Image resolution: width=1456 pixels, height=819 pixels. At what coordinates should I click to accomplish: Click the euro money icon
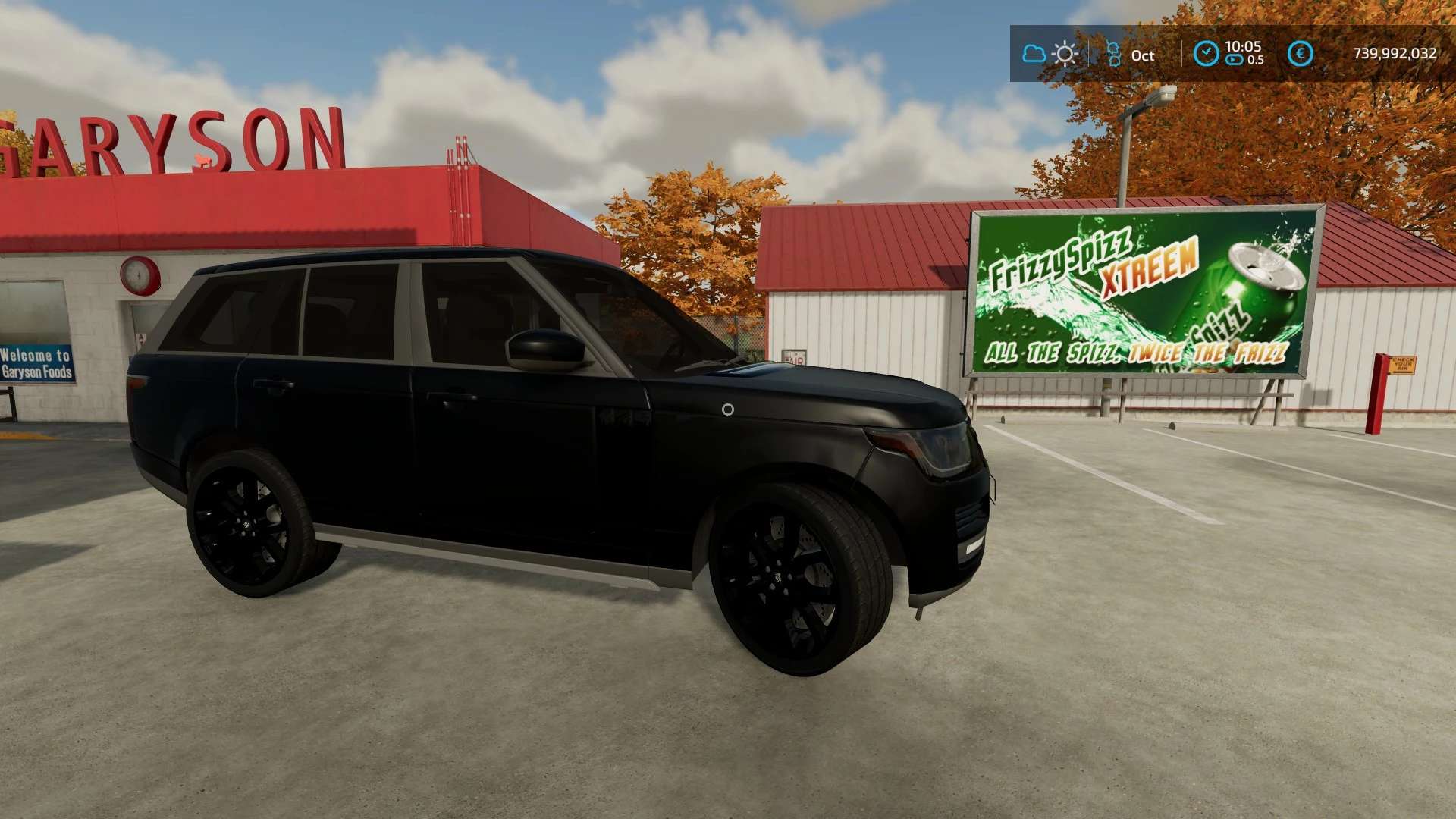pyautogui.click(x=1301, y=54)
